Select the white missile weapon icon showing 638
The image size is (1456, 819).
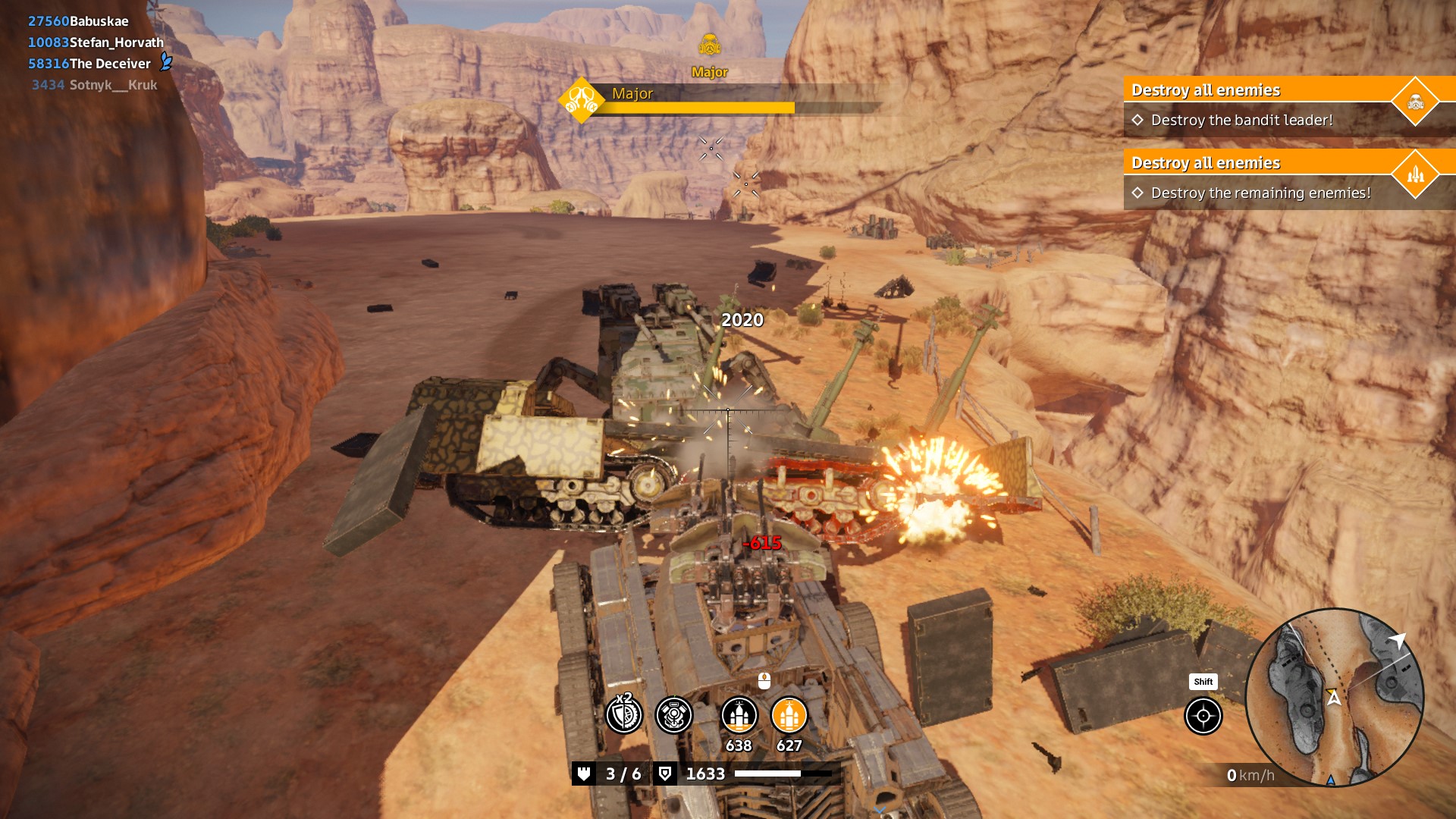pos(739,715)
